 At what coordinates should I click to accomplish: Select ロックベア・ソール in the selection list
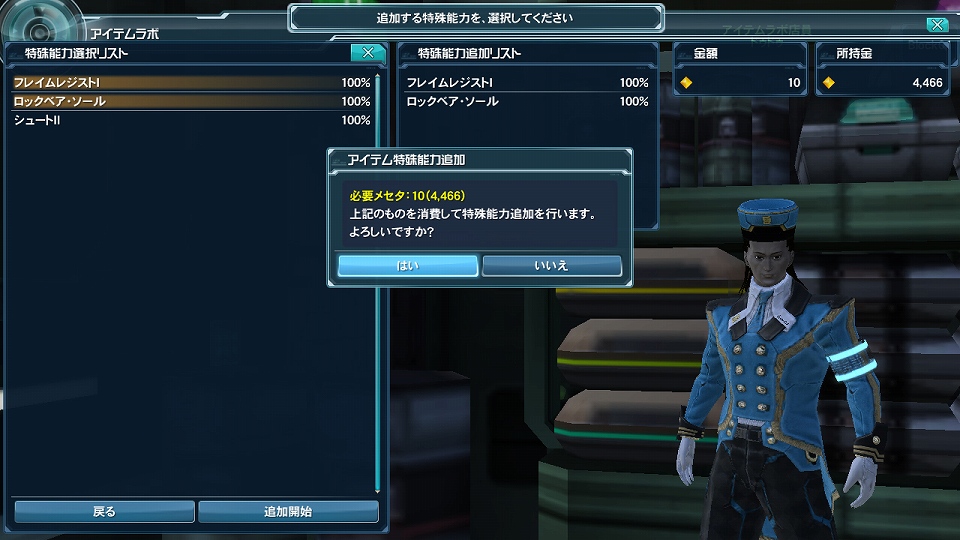click(191, 101)
